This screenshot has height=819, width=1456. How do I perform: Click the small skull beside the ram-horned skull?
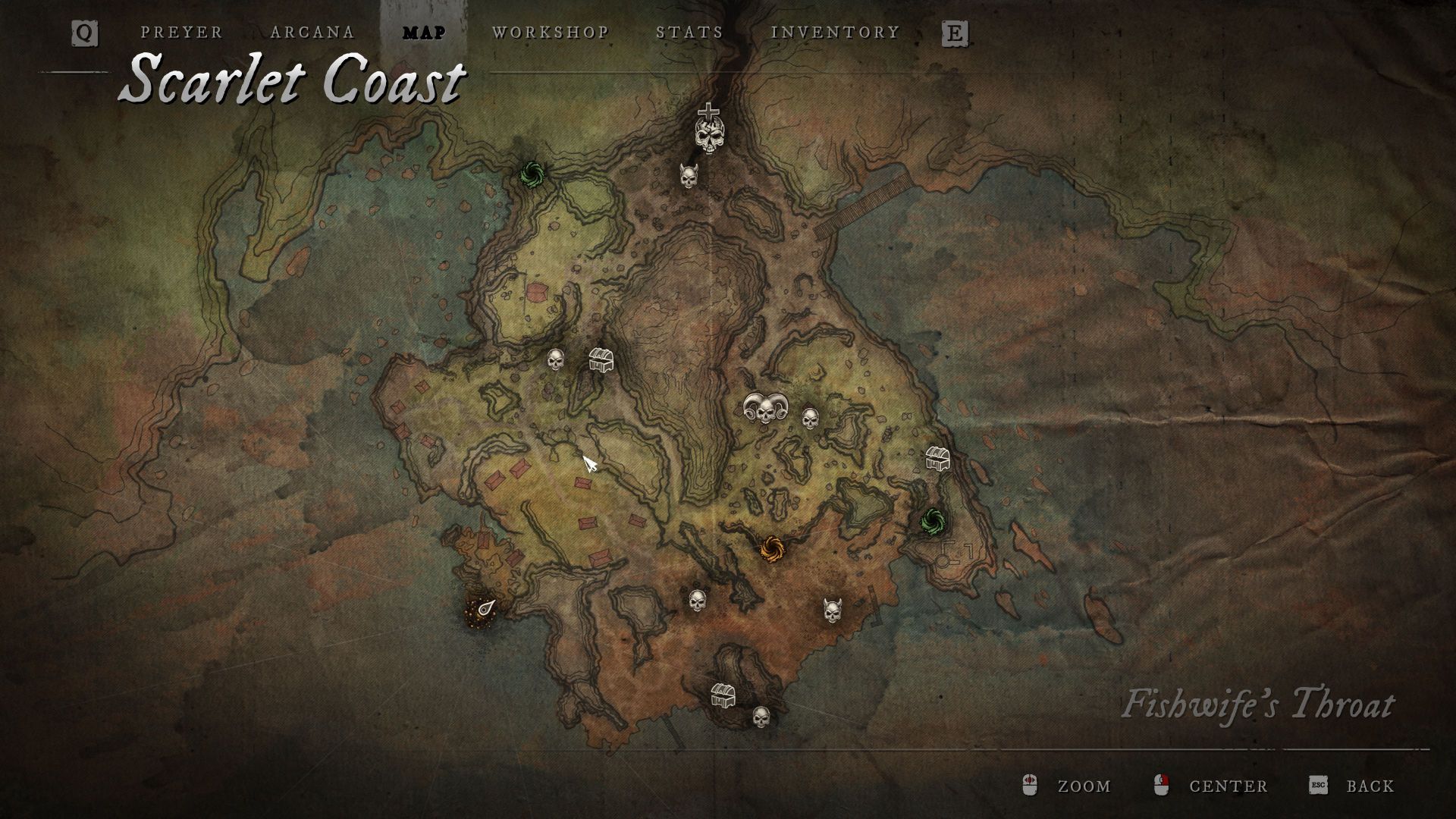point(811,418)
